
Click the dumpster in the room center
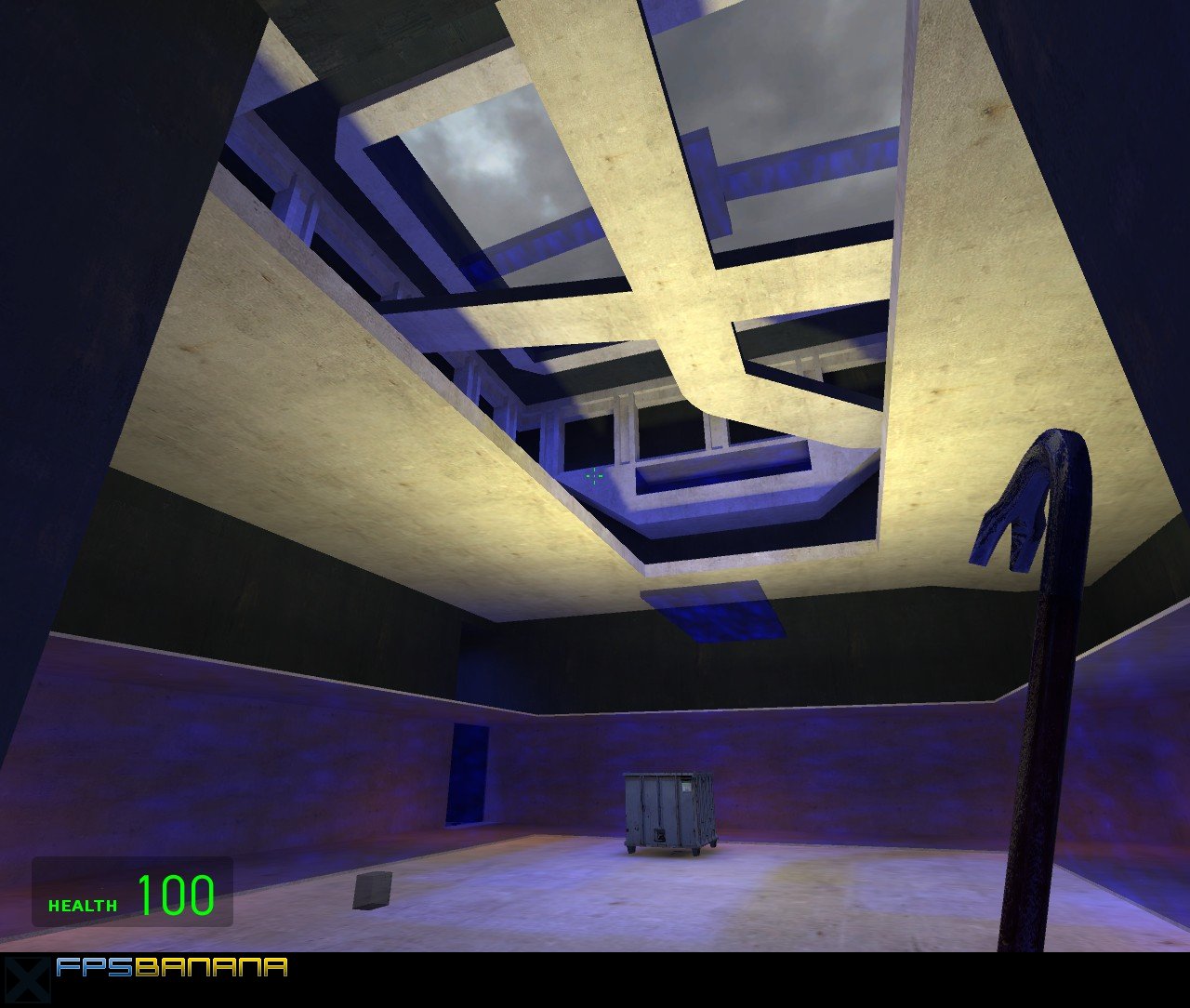point(668,814)
